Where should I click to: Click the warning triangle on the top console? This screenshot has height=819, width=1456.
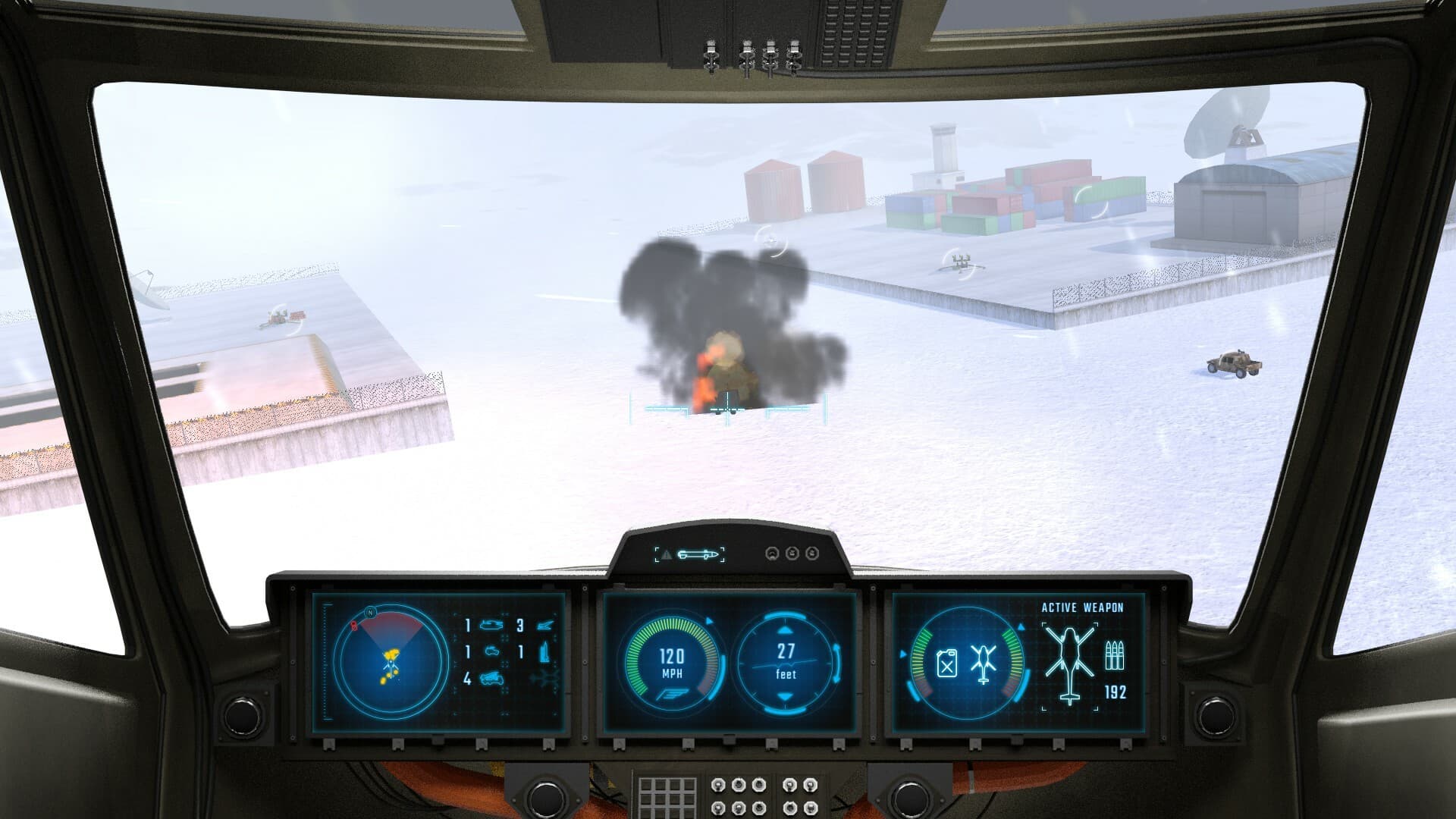[667, 554]
